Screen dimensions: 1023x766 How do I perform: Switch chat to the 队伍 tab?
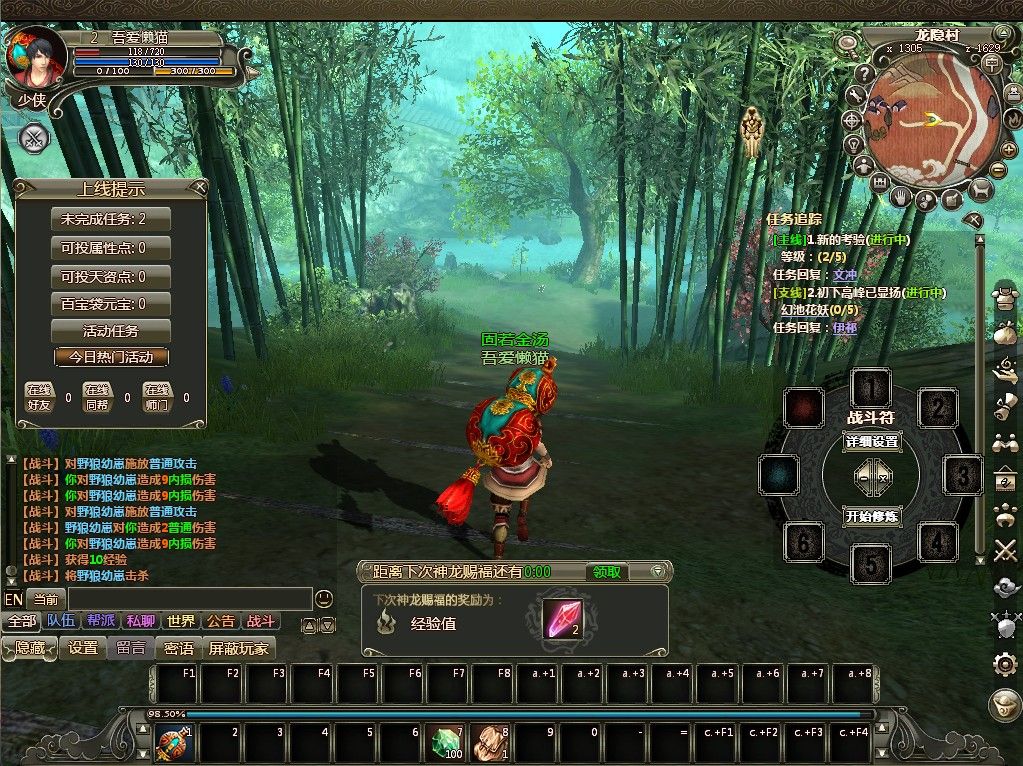[60, 621]
